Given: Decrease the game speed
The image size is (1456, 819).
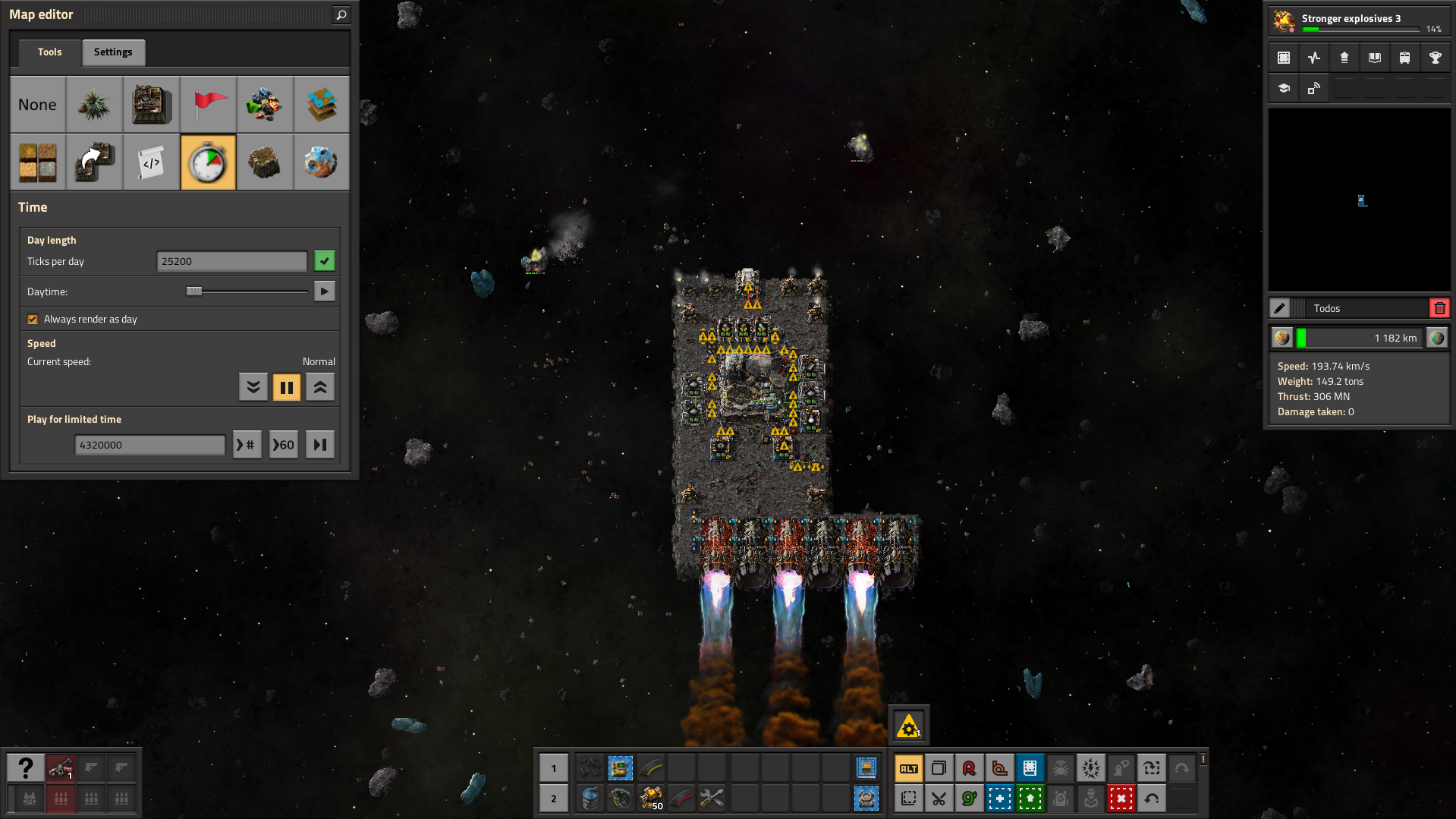Looking at the screenshot, I should (253, 388).
